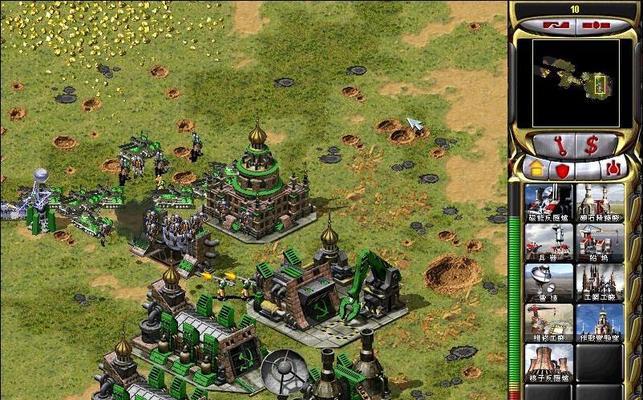This screenshot has width=643, height=400.
Task: Choose the War Factory build icon
Action: (x=600, y=281)
